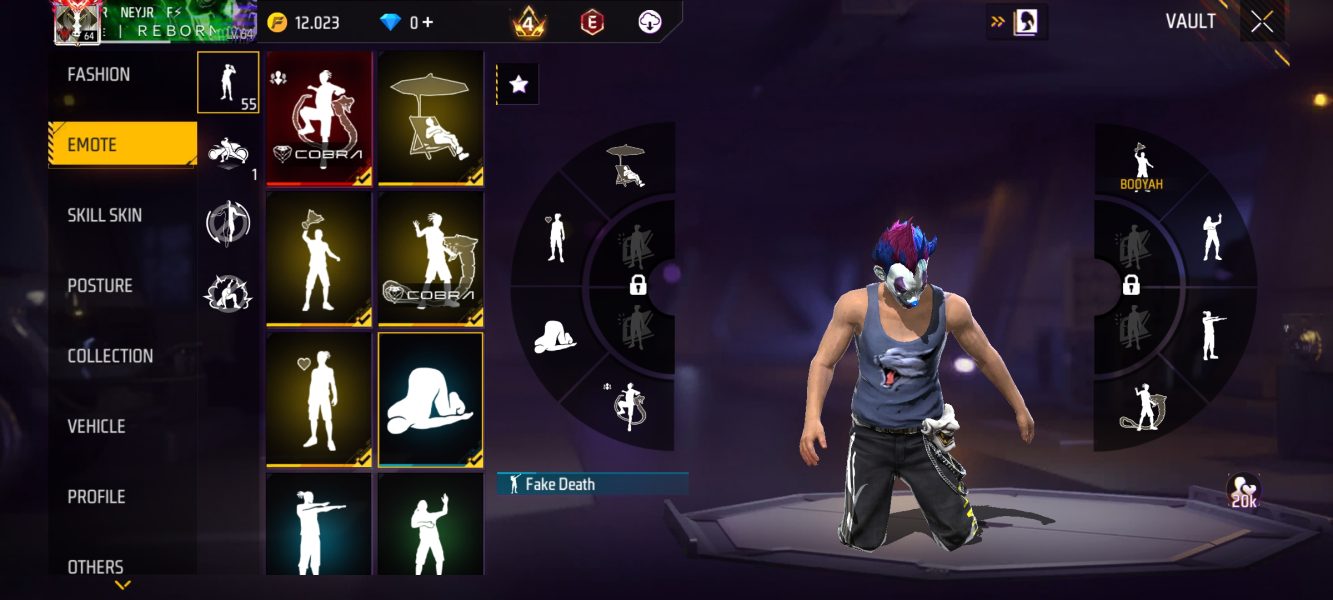Pick the heart emote tile
Viewport: 1333px width, 600px height.
pos(319,400)
